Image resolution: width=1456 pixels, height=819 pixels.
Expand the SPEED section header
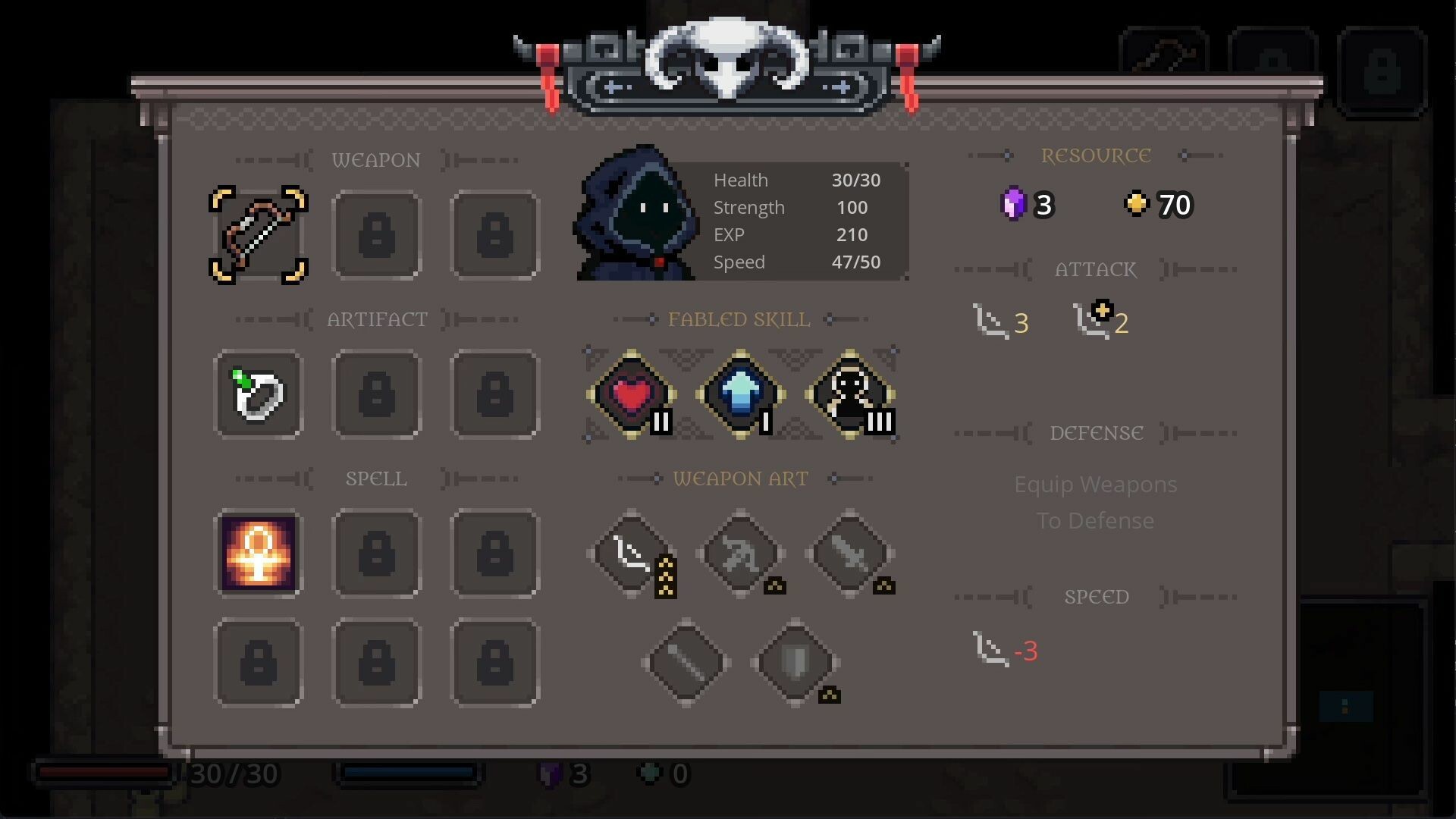click(x=1097, y=596)
